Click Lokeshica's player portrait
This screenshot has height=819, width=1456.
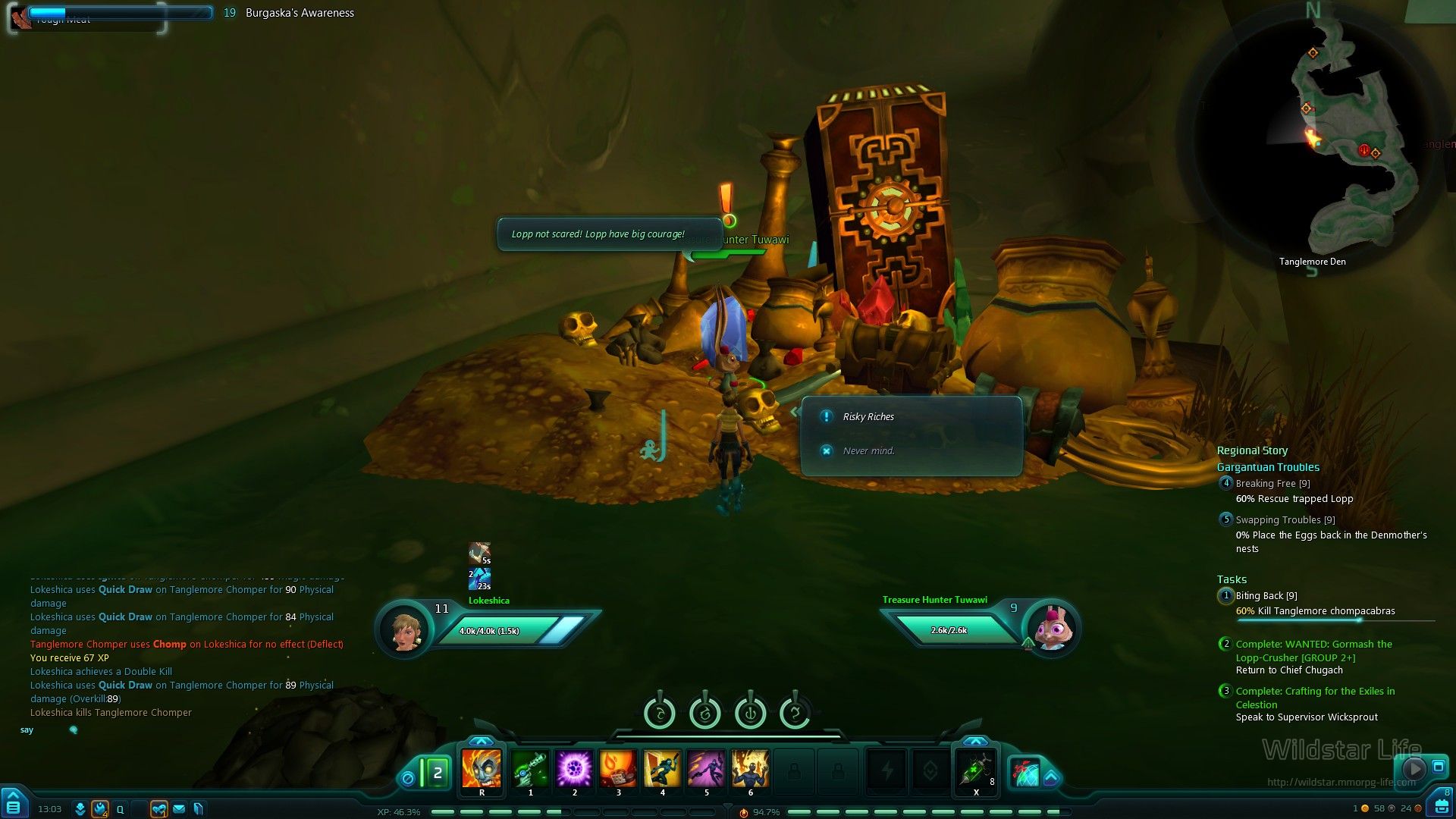pyautogui.click(x=404, y=629)
